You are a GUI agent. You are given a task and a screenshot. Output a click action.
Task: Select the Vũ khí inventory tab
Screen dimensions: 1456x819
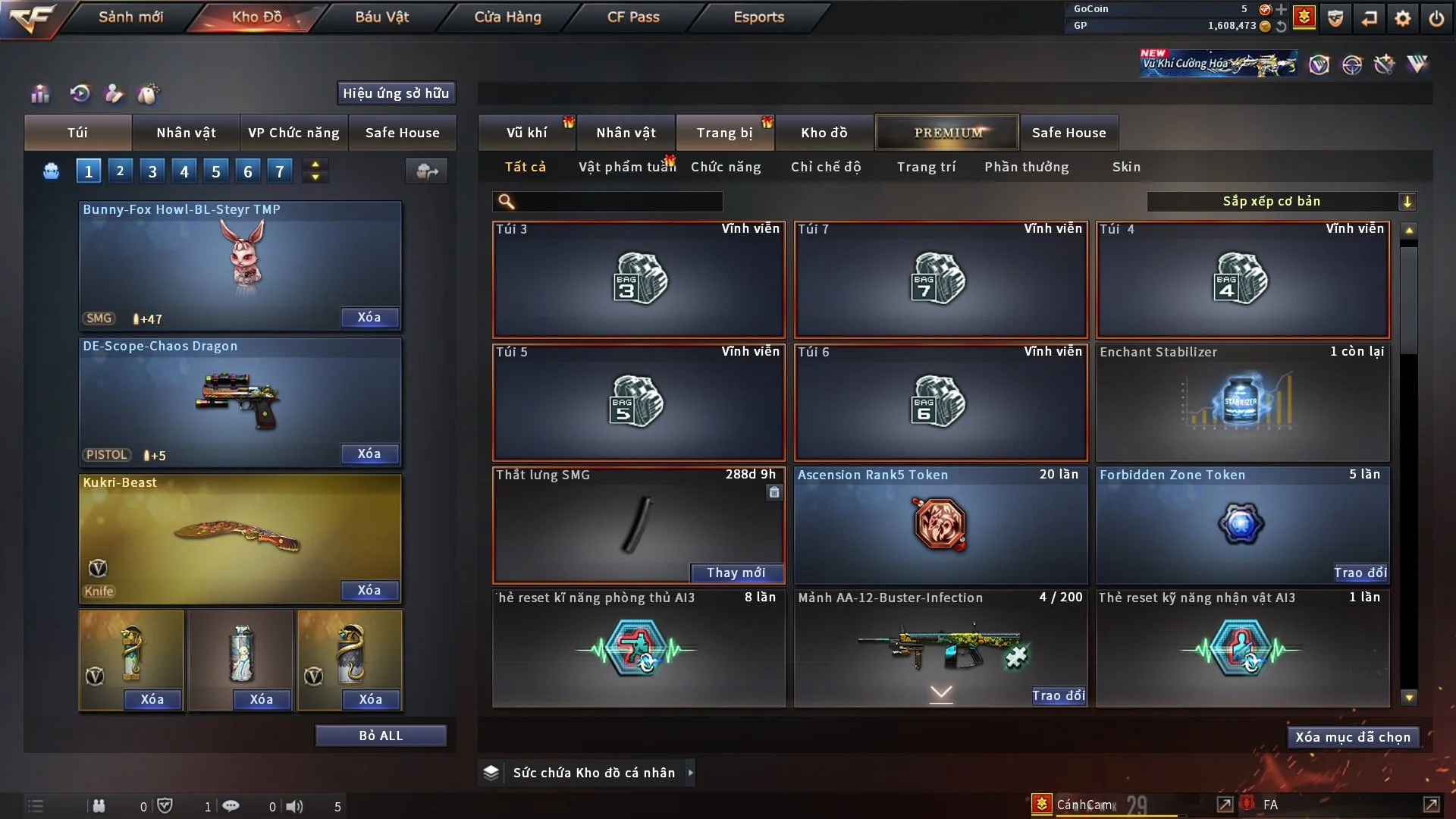coord(526,133)
